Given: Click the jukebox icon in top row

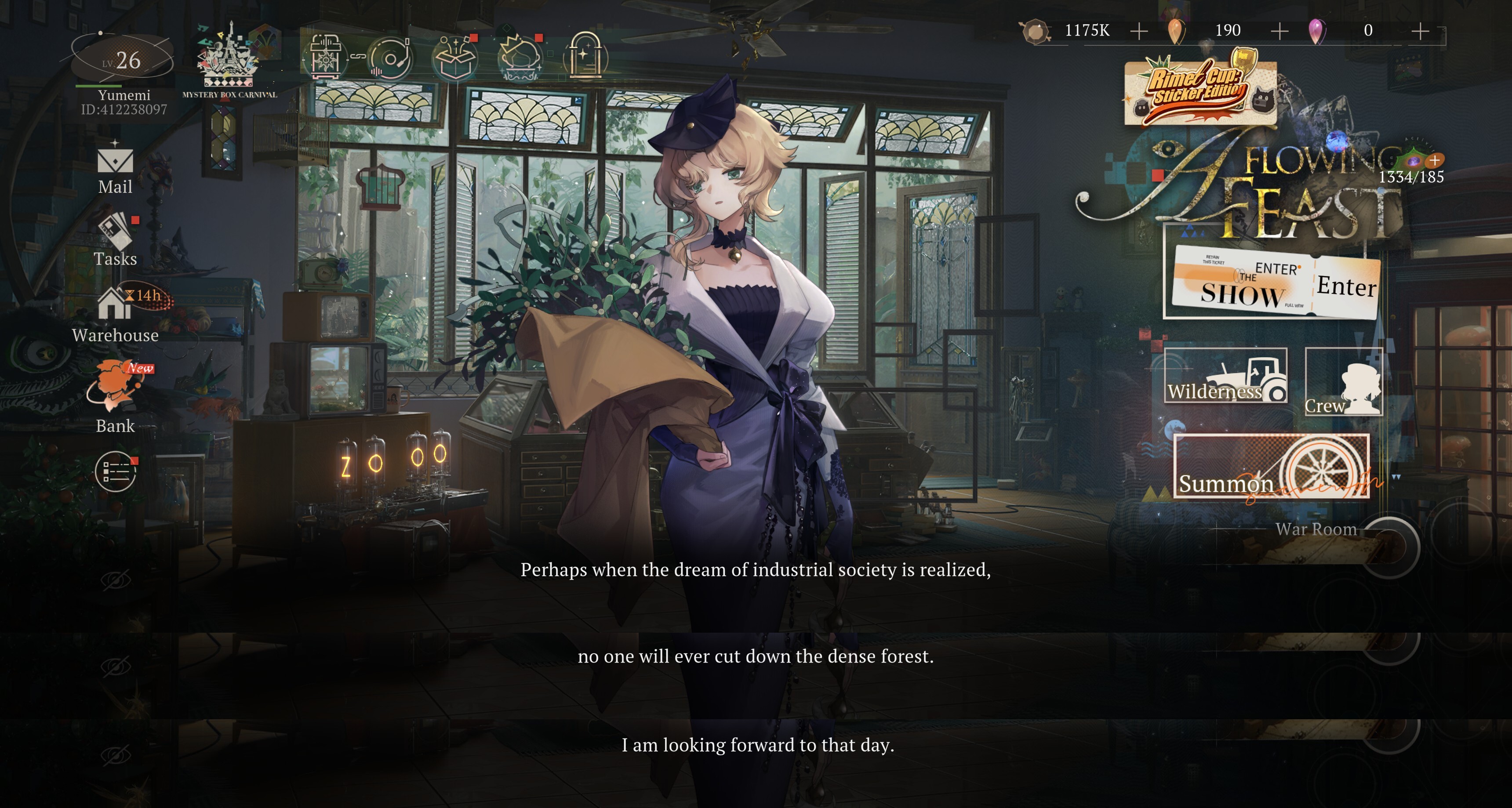Looking at the screenshot, I should [x=324, y=58].
